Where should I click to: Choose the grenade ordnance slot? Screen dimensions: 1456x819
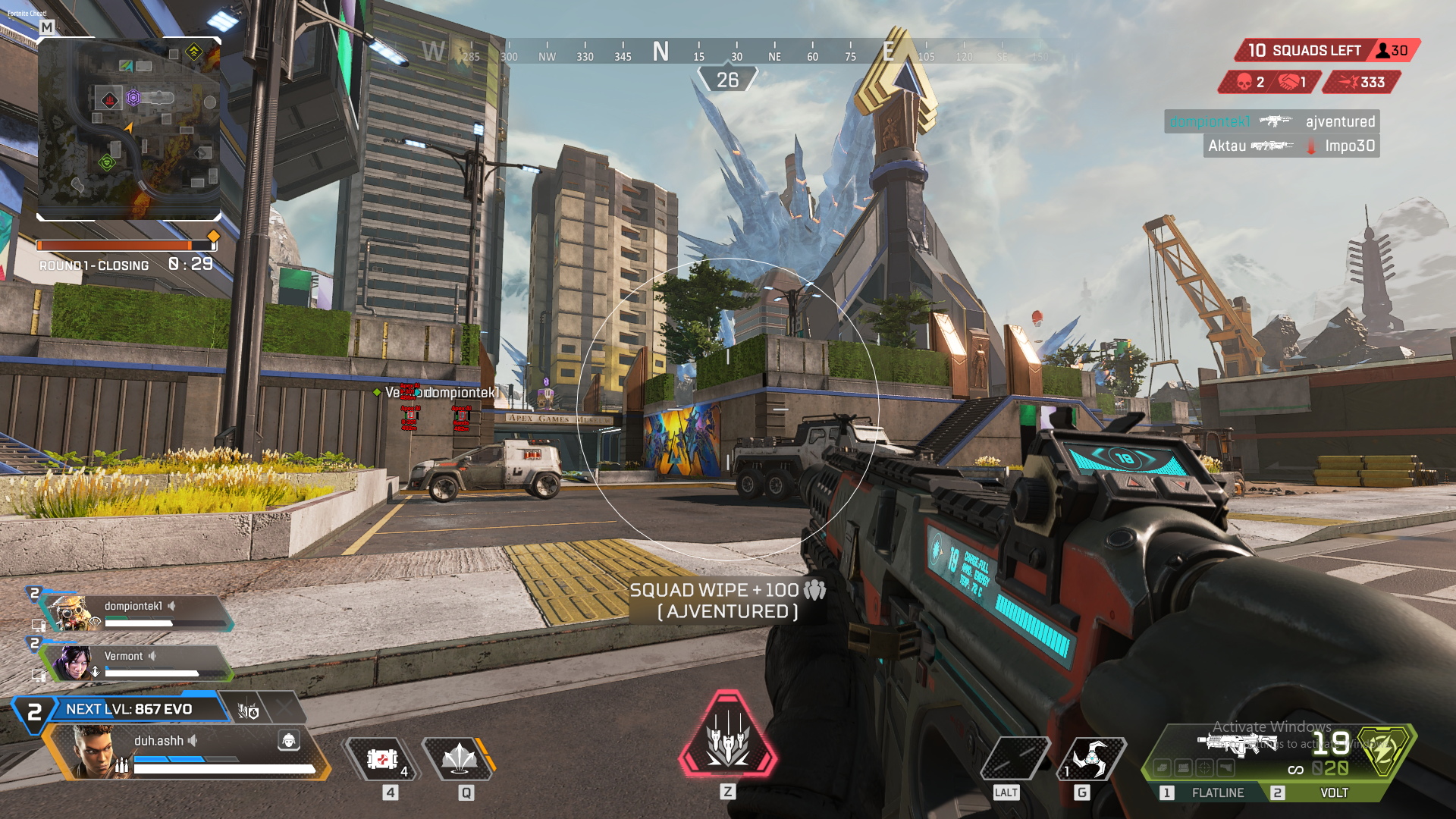(1092, 757)
